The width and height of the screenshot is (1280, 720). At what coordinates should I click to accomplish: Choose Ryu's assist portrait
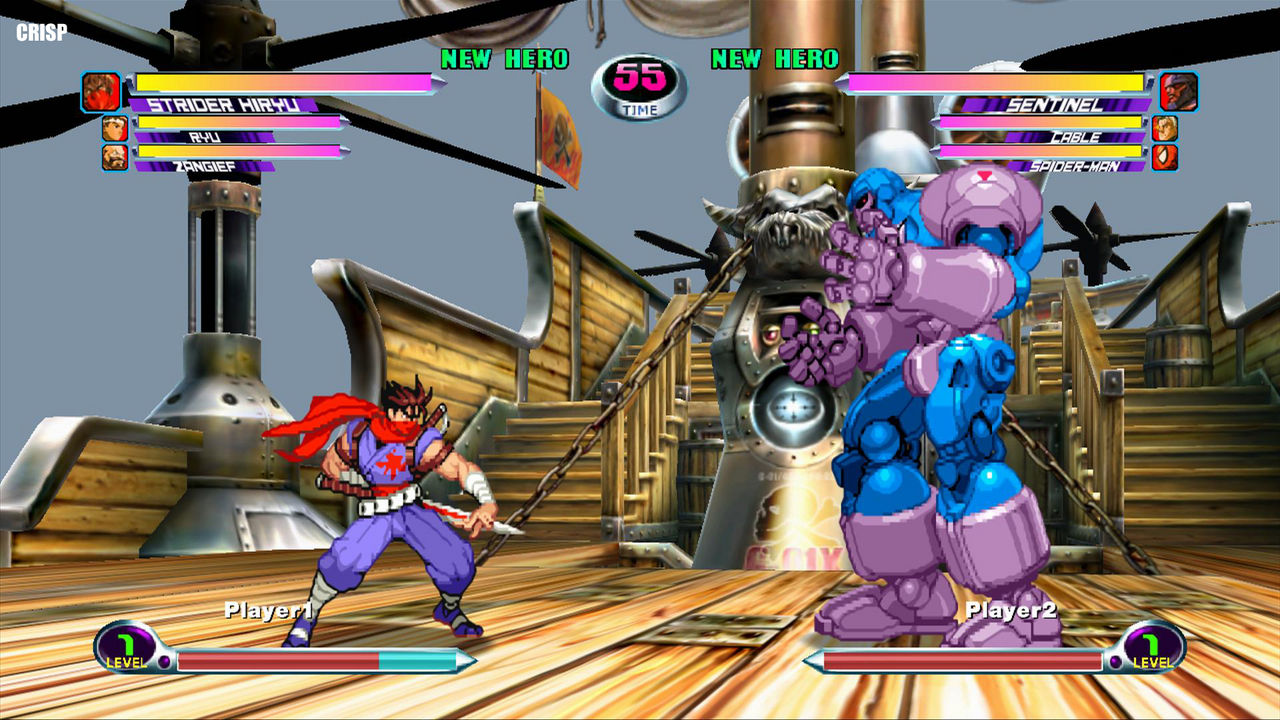[115, 128]
